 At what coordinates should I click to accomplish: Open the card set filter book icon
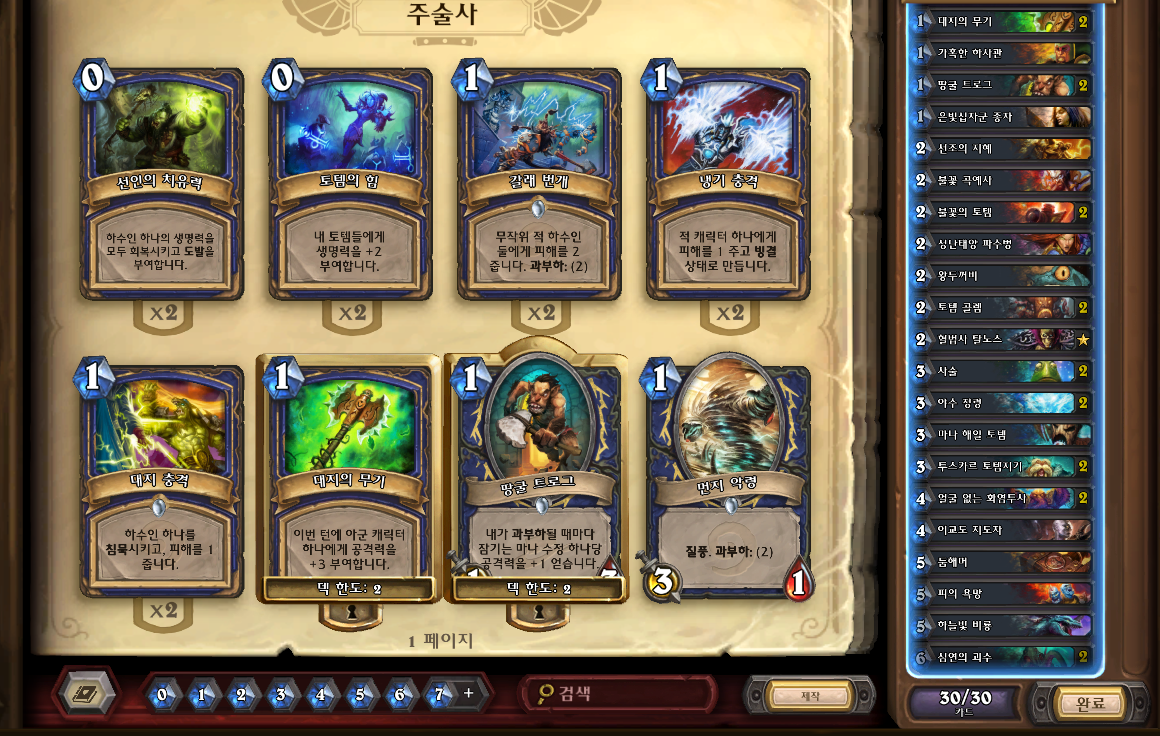[x=87, y=693]
